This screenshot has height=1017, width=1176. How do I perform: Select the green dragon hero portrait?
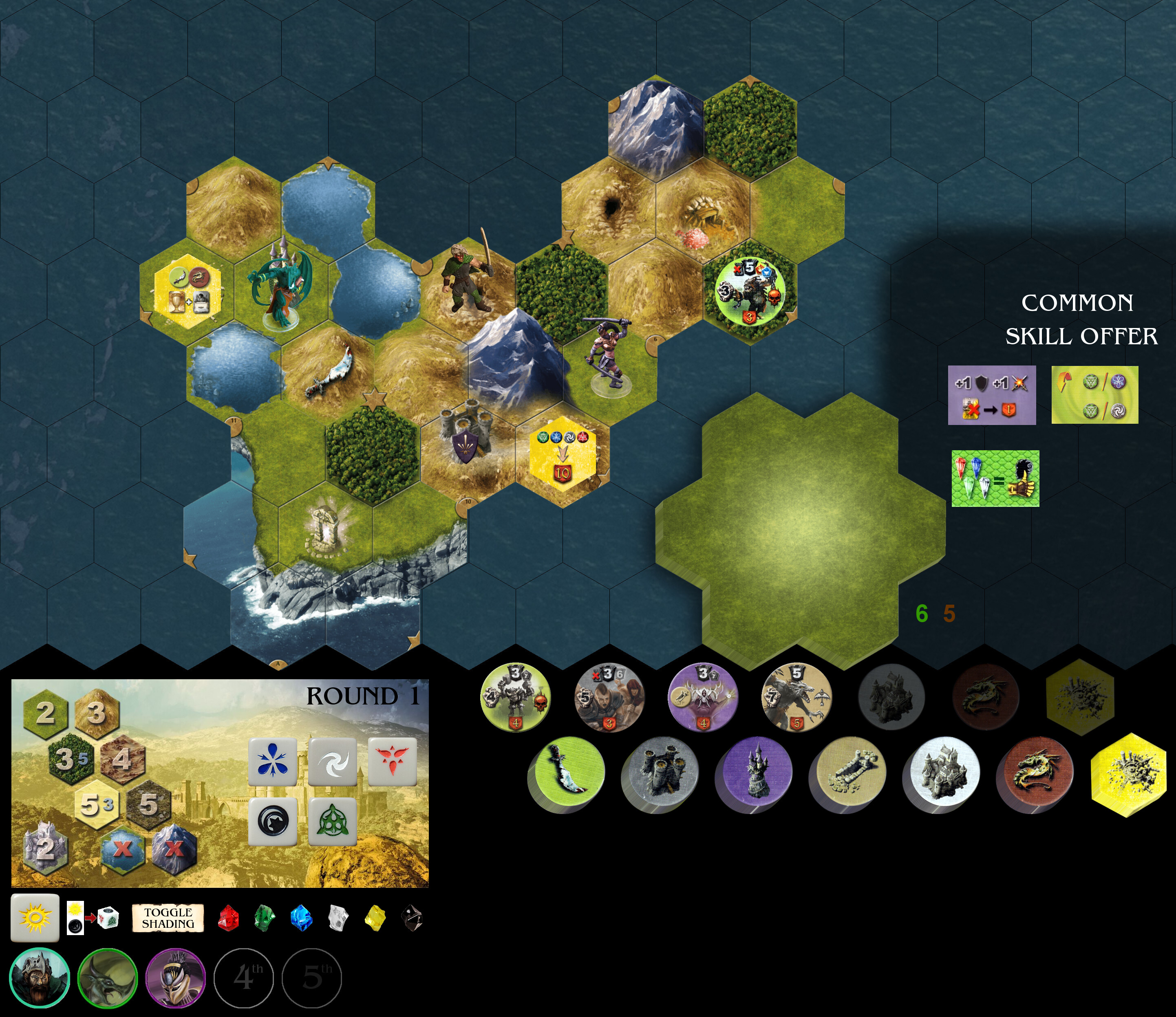coord(107,978)
